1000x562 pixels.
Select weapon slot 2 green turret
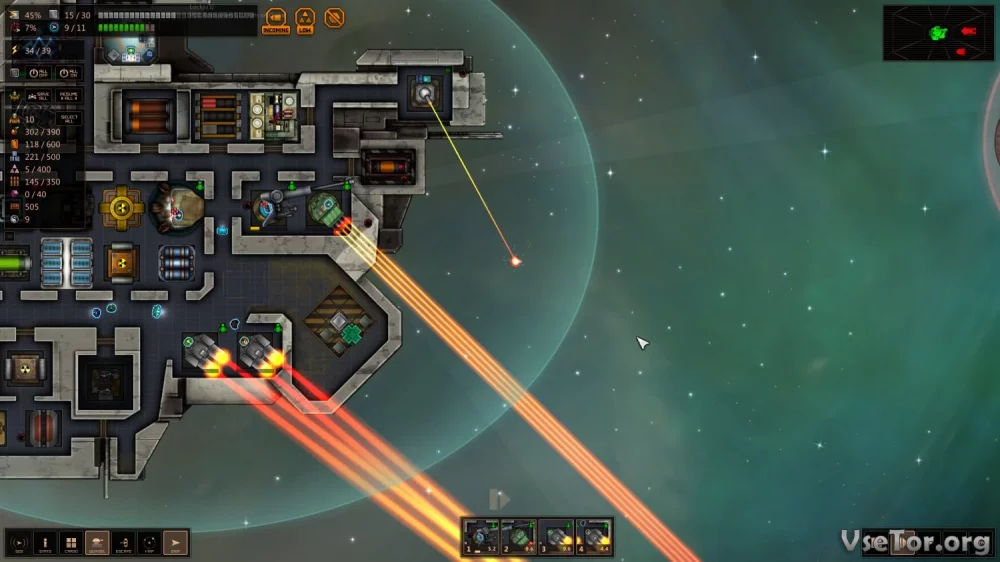[x=518, y=537]
